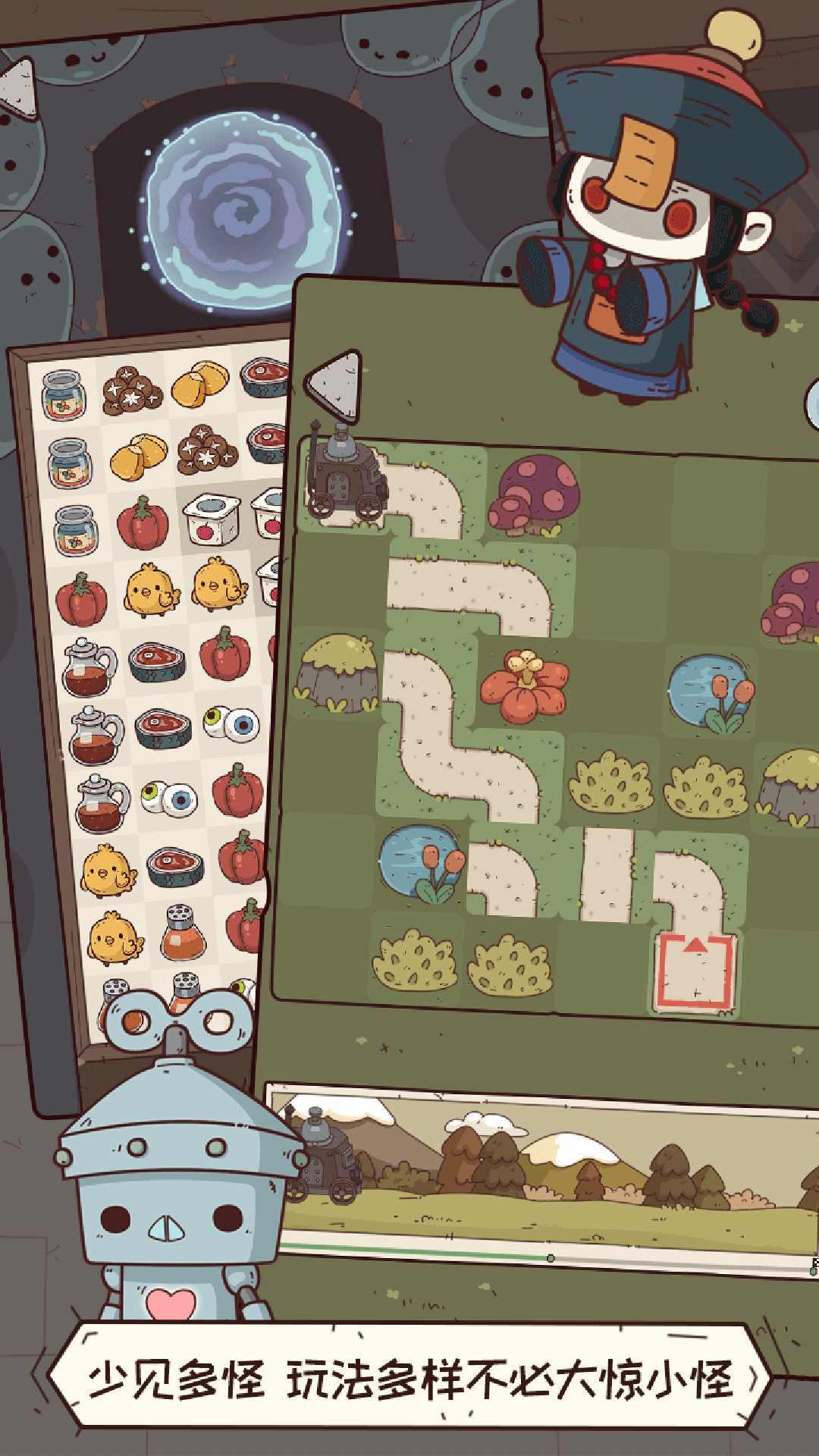Choose the red flower tile on the path board
The image size is (819, 1456).
tap(524, 684)
